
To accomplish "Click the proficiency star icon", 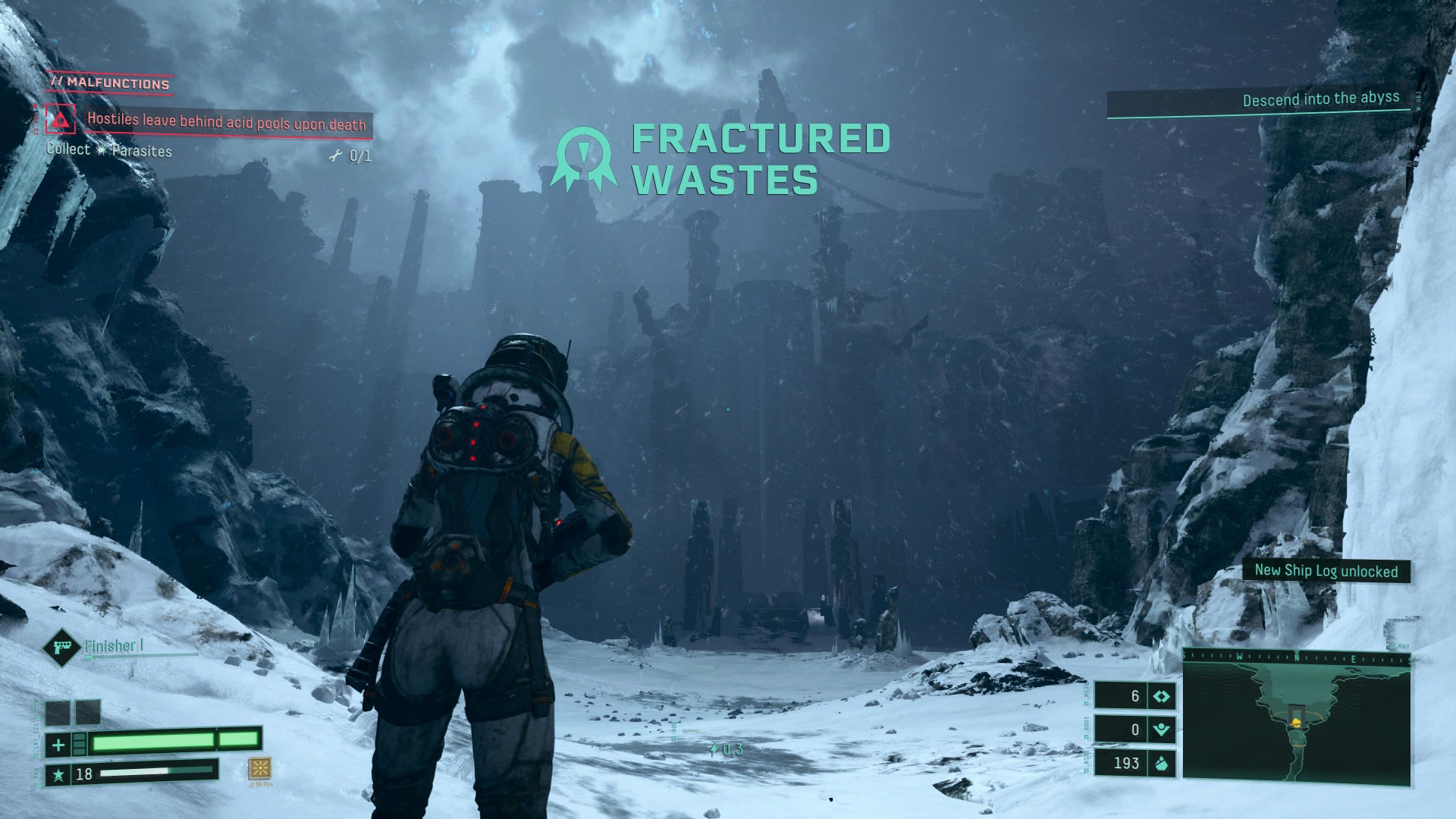I will pos(58,774).
